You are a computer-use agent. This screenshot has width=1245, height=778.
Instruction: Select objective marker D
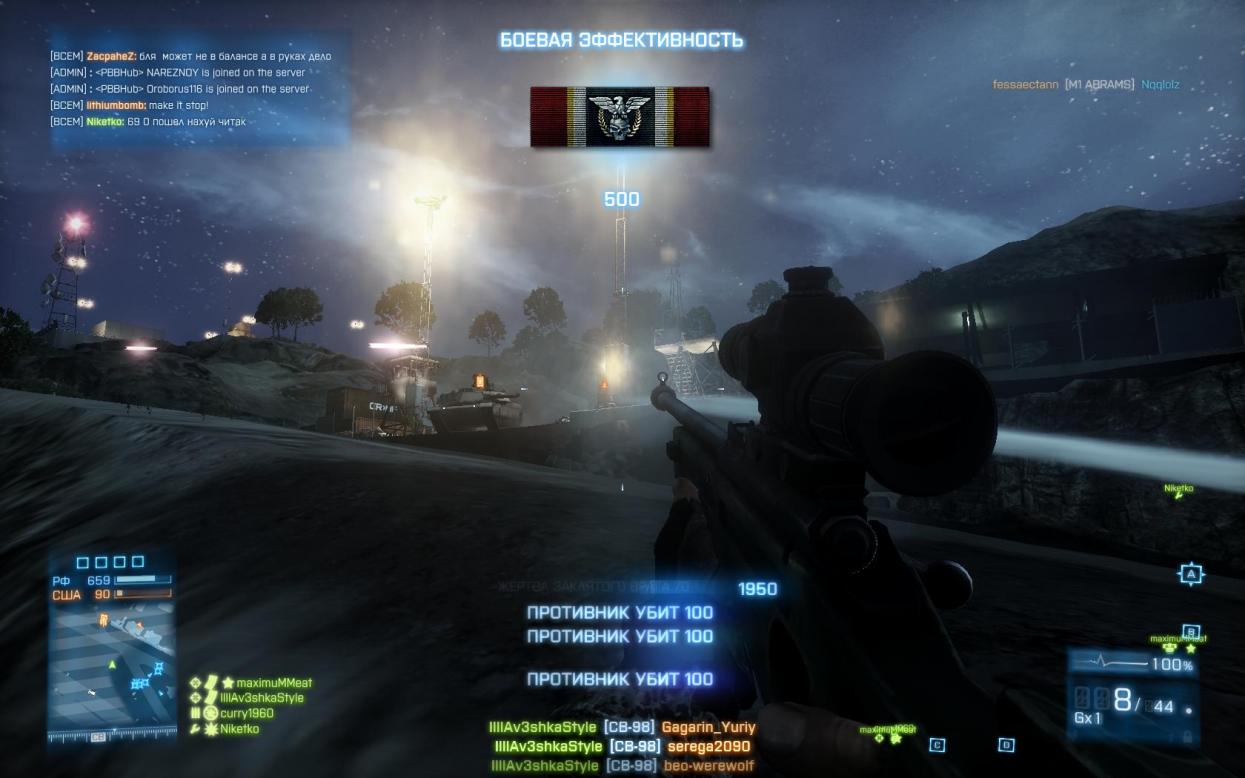click(1006, 744)
